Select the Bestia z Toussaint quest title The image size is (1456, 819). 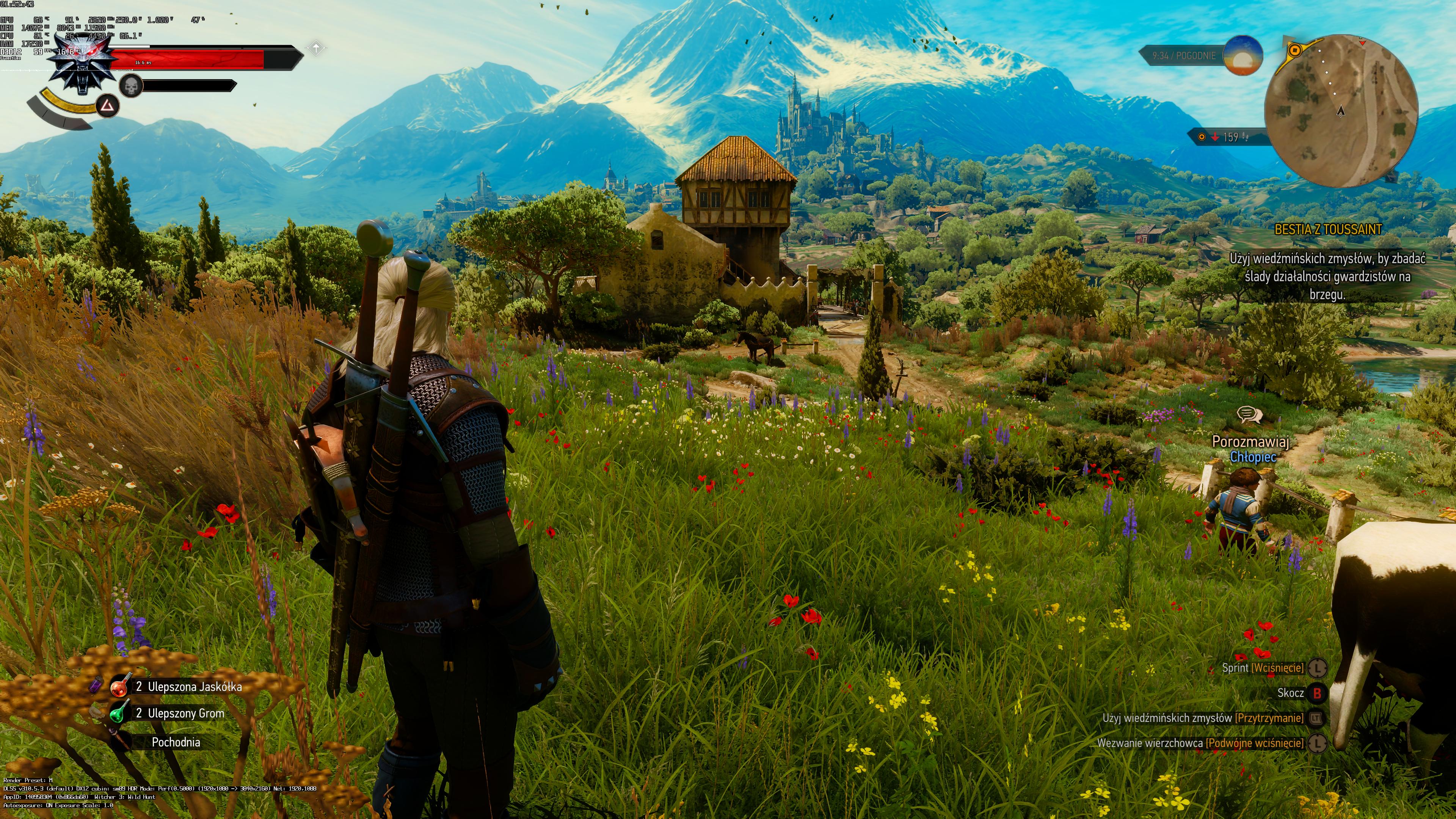(1328, 229)
